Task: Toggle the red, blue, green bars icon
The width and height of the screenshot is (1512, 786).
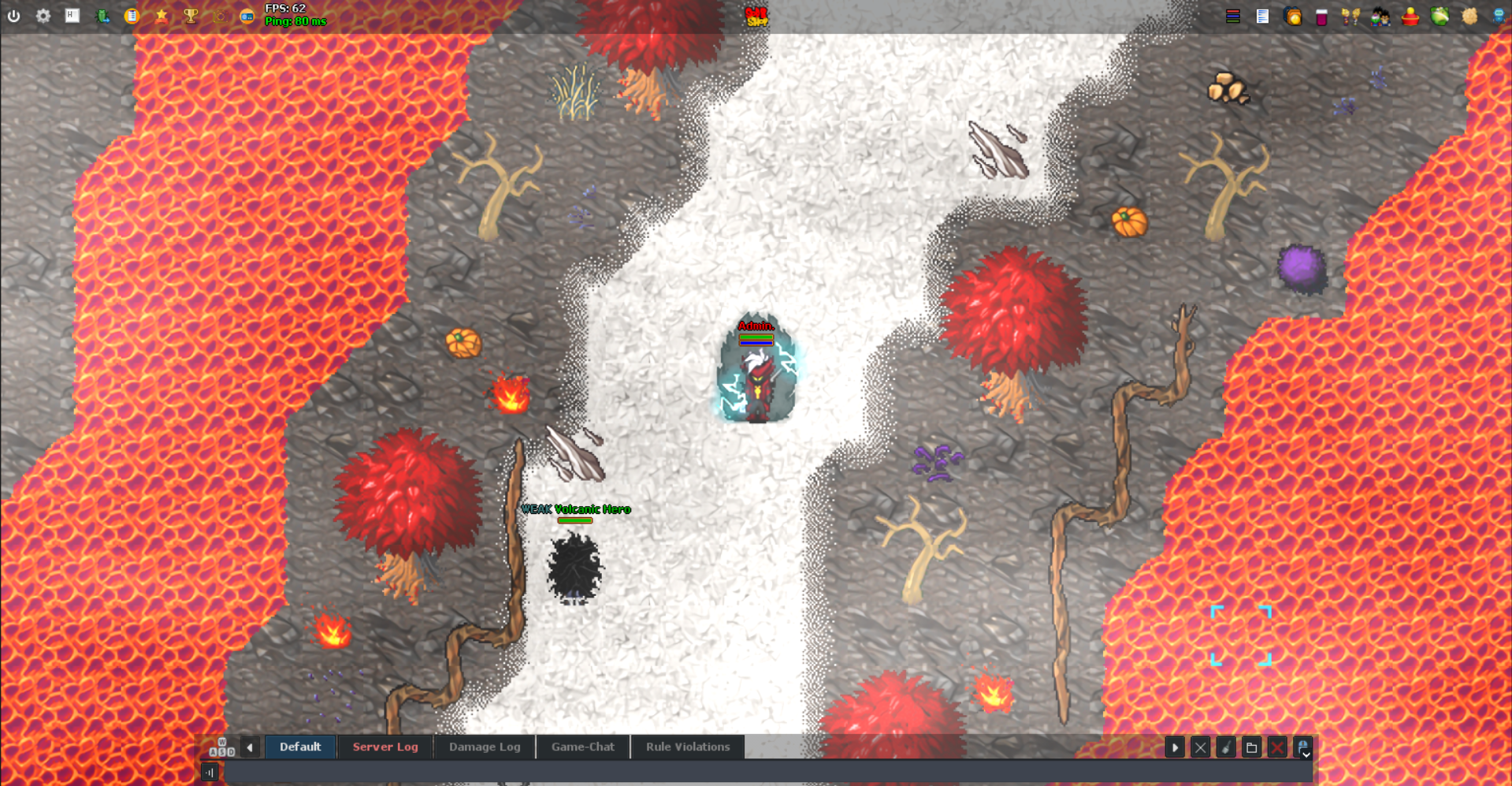Action: pos(1233,17)
